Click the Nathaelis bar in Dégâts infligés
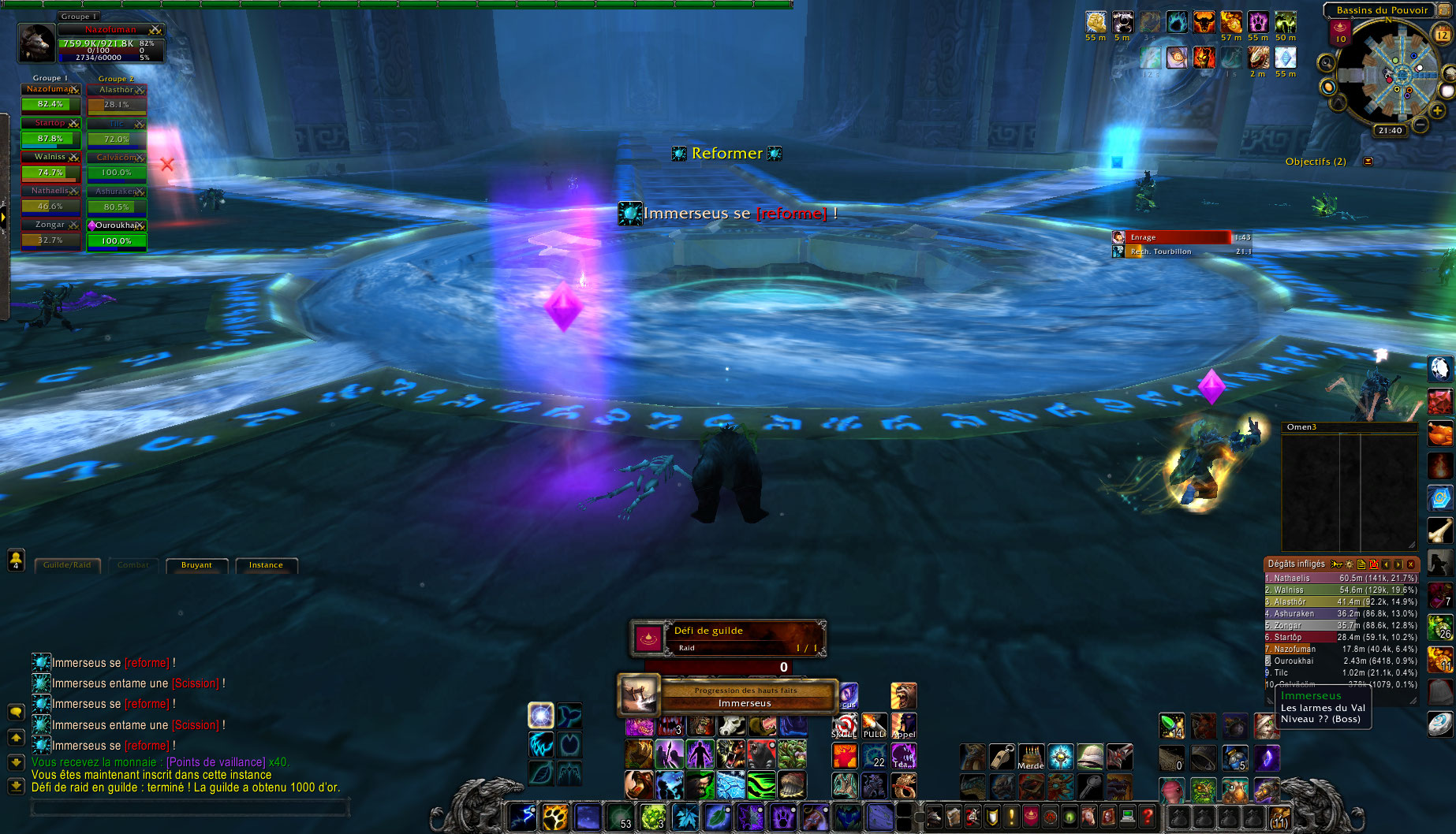 pyautogui.click(x=1341, y=578)
